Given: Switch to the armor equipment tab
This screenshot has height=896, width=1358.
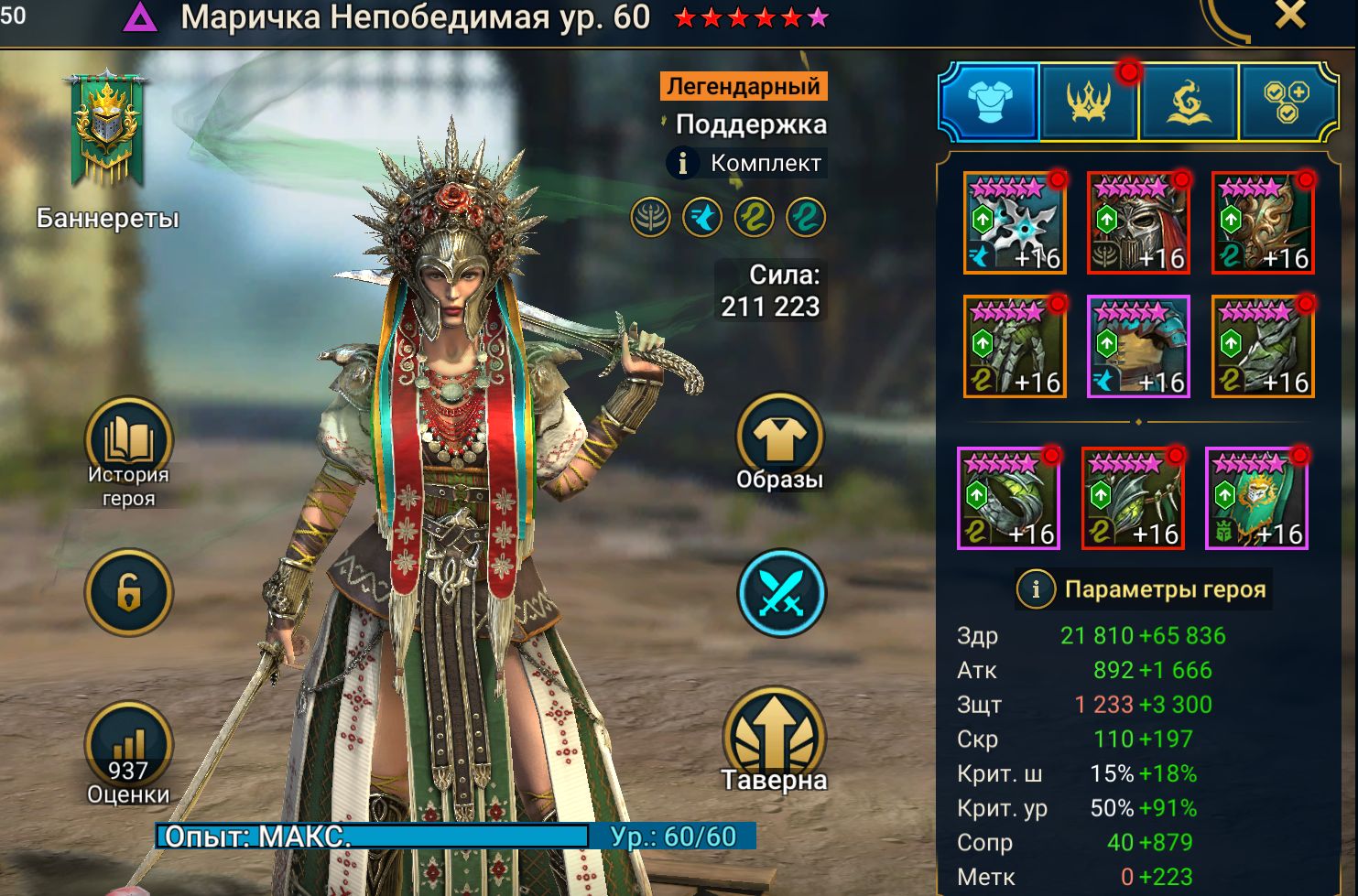Looking at the screenshot, I should tap(990, 101).
